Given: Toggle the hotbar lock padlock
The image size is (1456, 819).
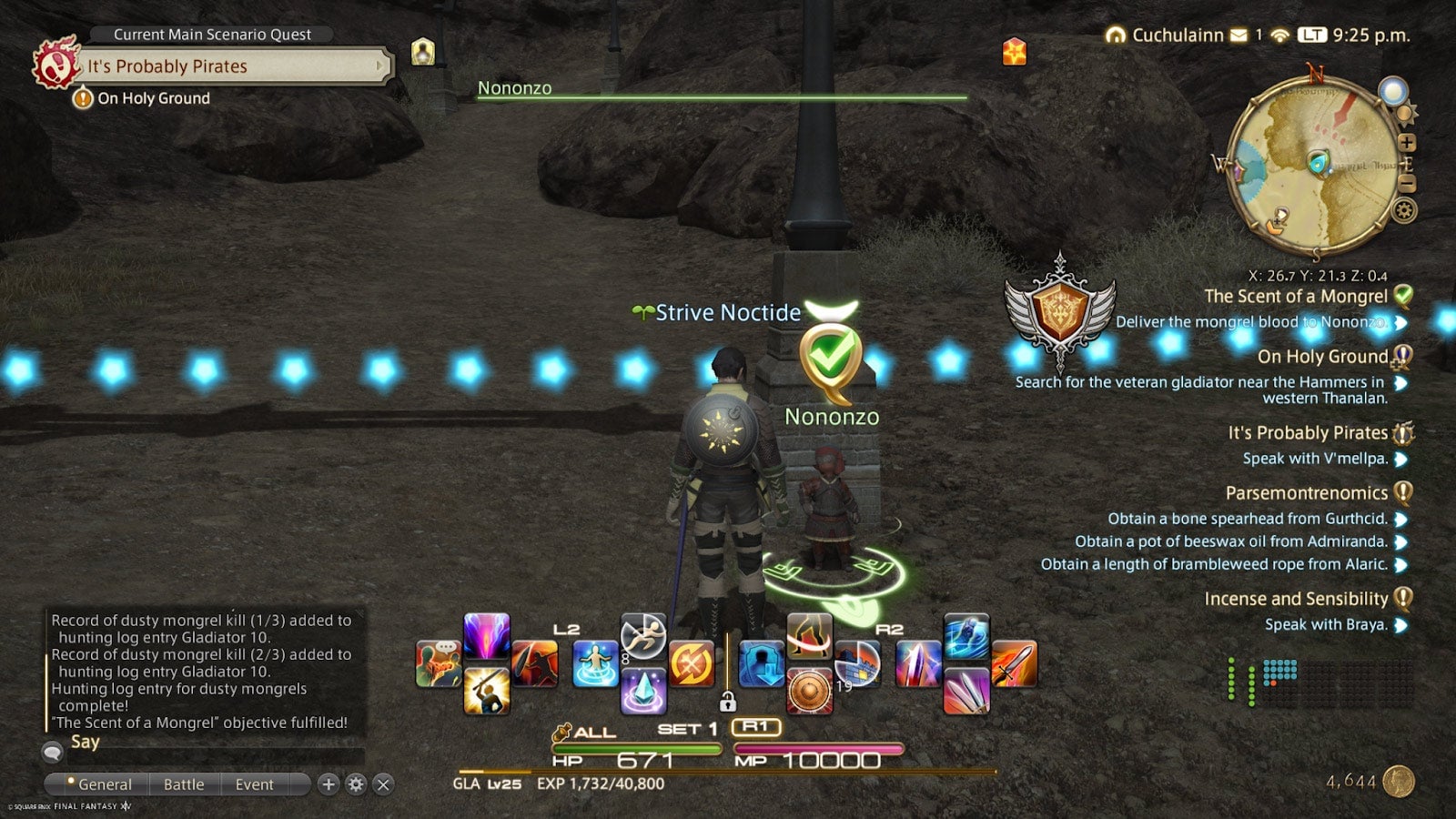Looking at the screenshot, I should click(727, 702).
